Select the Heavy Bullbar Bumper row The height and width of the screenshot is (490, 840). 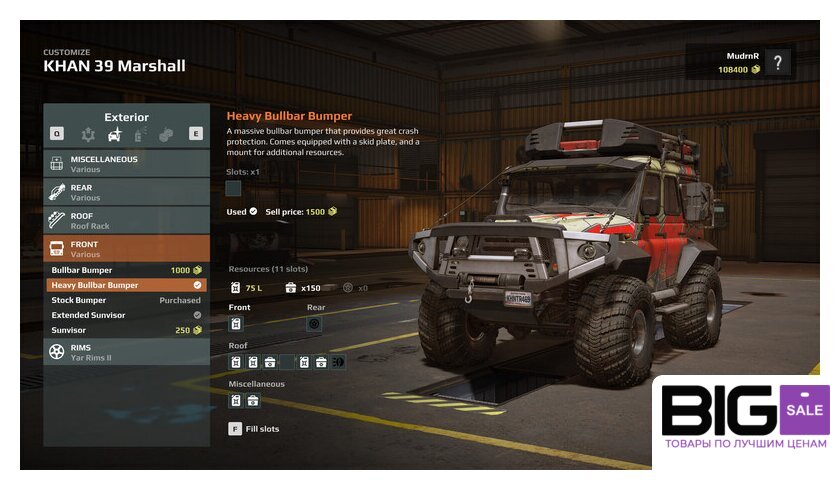click(x=127, y=285)
